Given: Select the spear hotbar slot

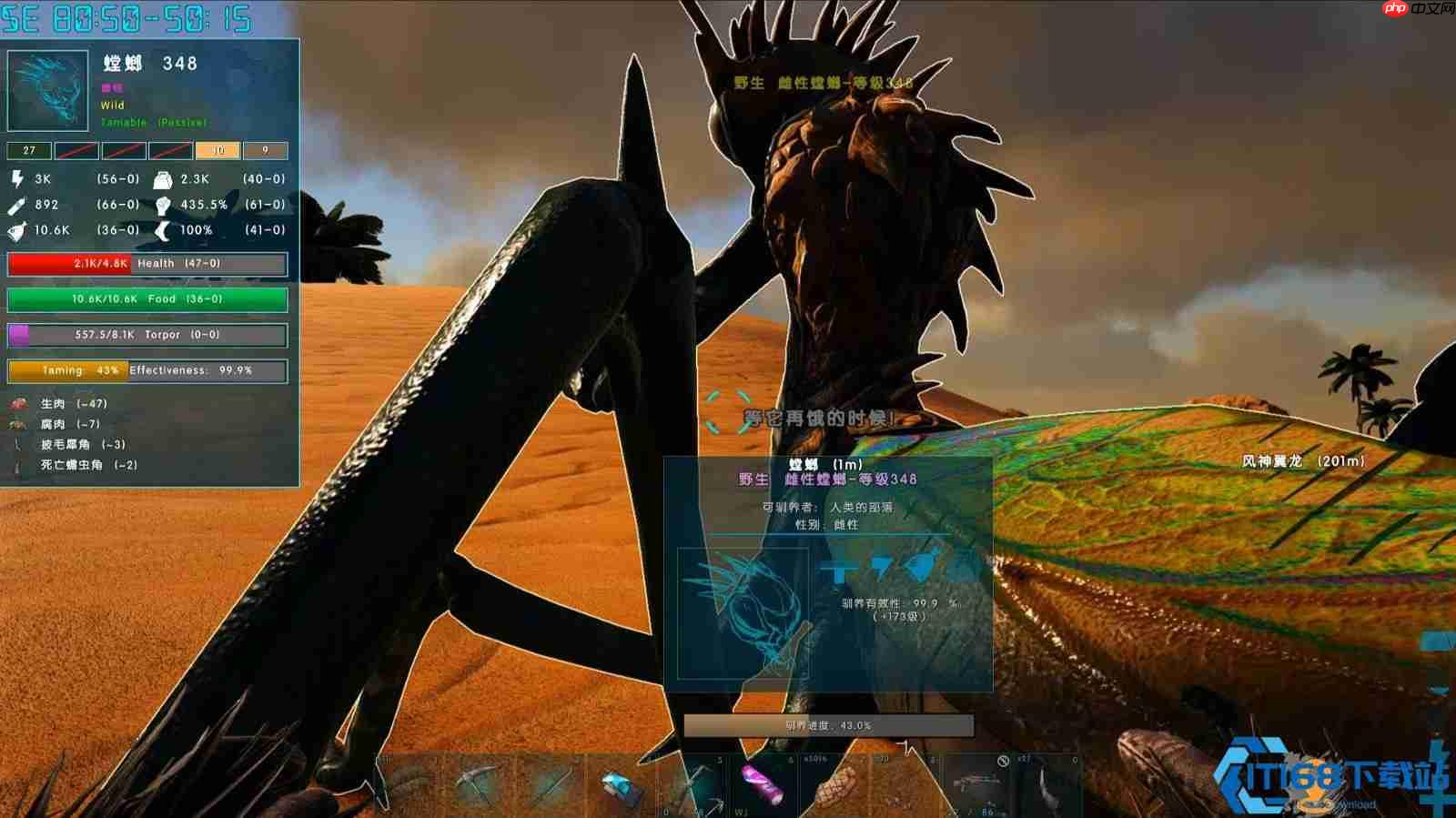Looking at the screenshot, I should (x=552, y=783).
